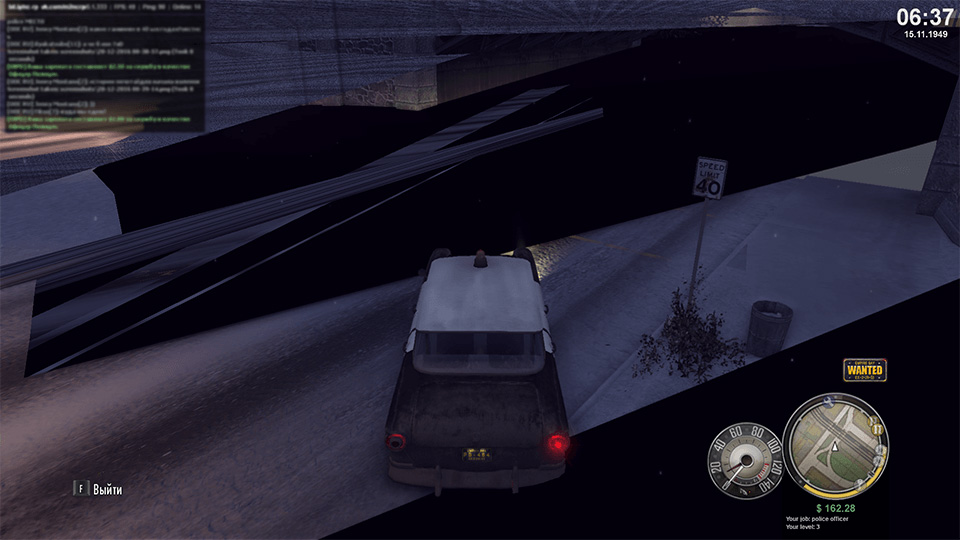Click the circular minimap
Image resolution: width=960 pixels, height=540 pixels.
[836, 442]
